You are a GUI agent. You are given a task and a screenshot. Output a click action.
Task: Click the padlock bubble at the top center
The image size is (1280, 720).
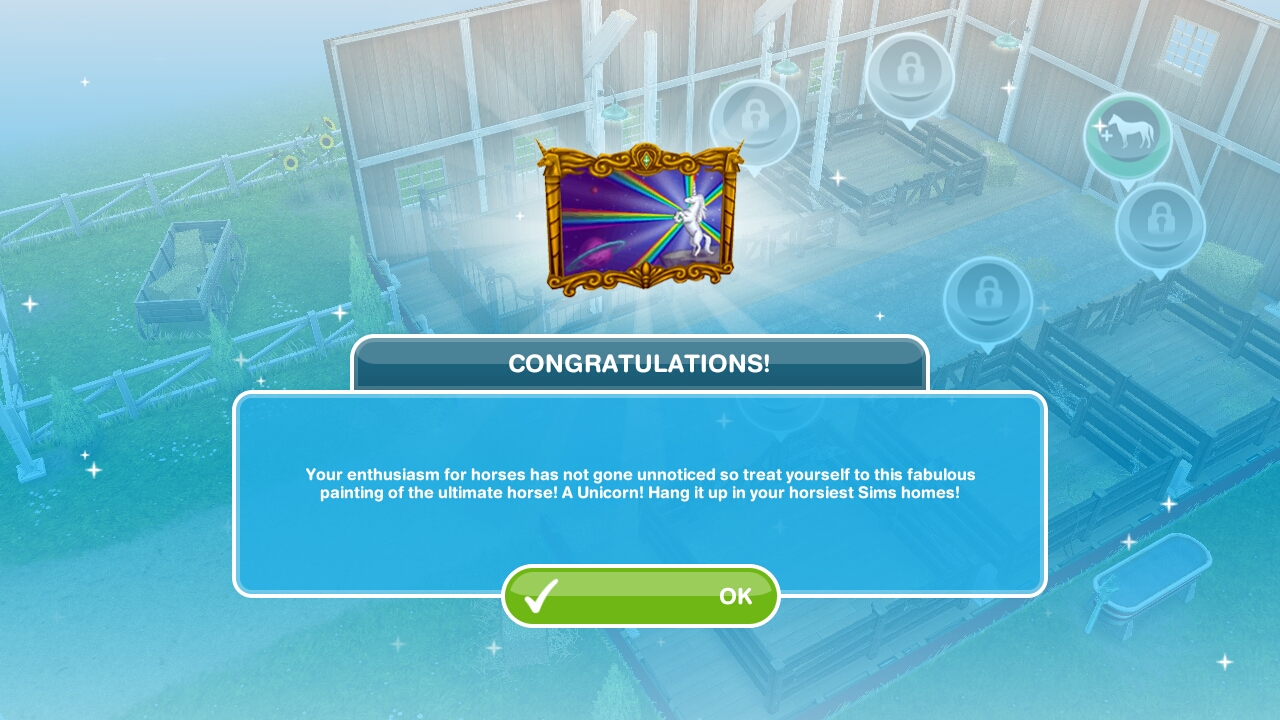click(911, 72)
